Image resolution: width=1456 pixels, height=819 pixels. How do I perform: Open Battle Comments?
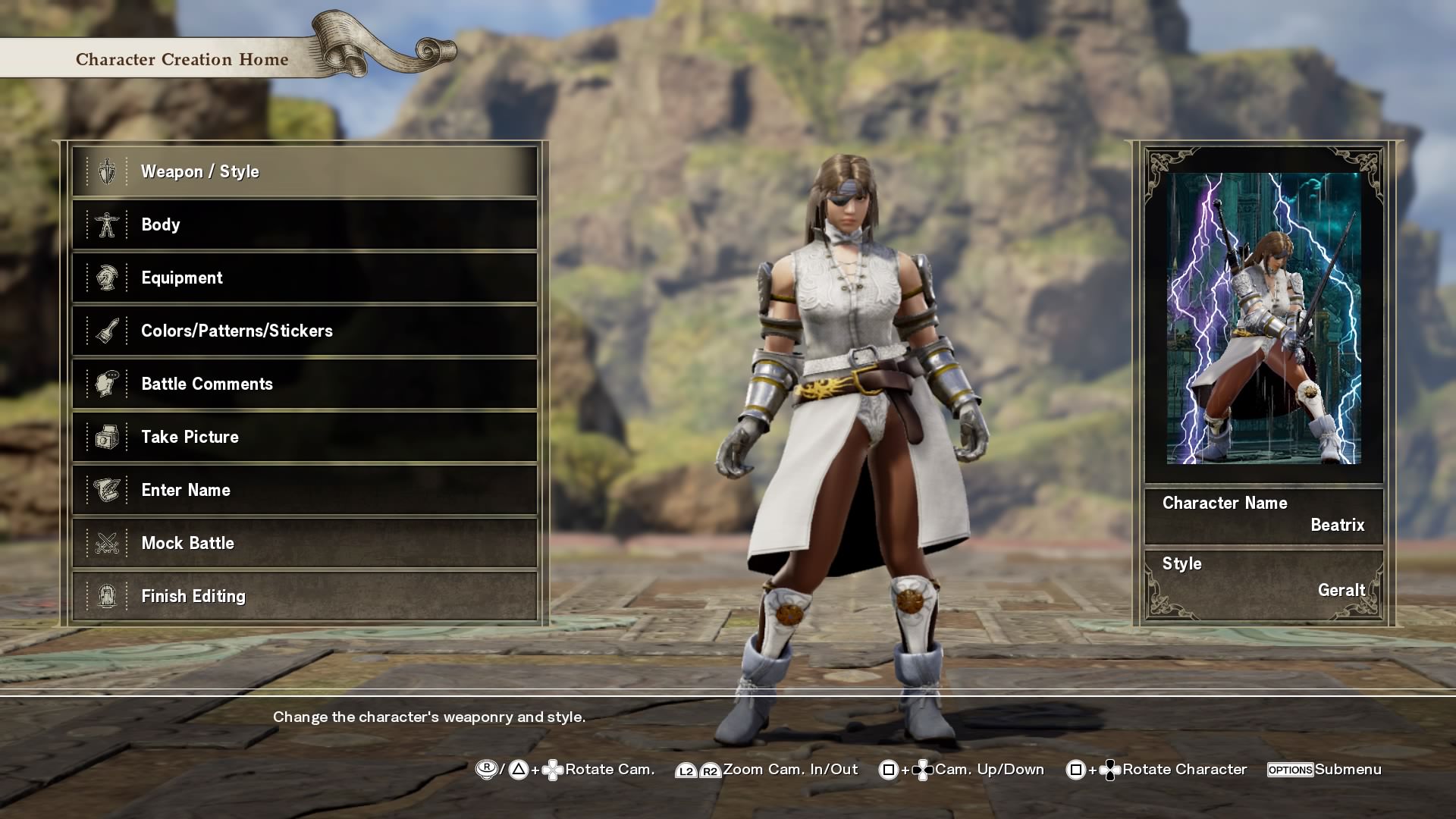tap(304, 384)
